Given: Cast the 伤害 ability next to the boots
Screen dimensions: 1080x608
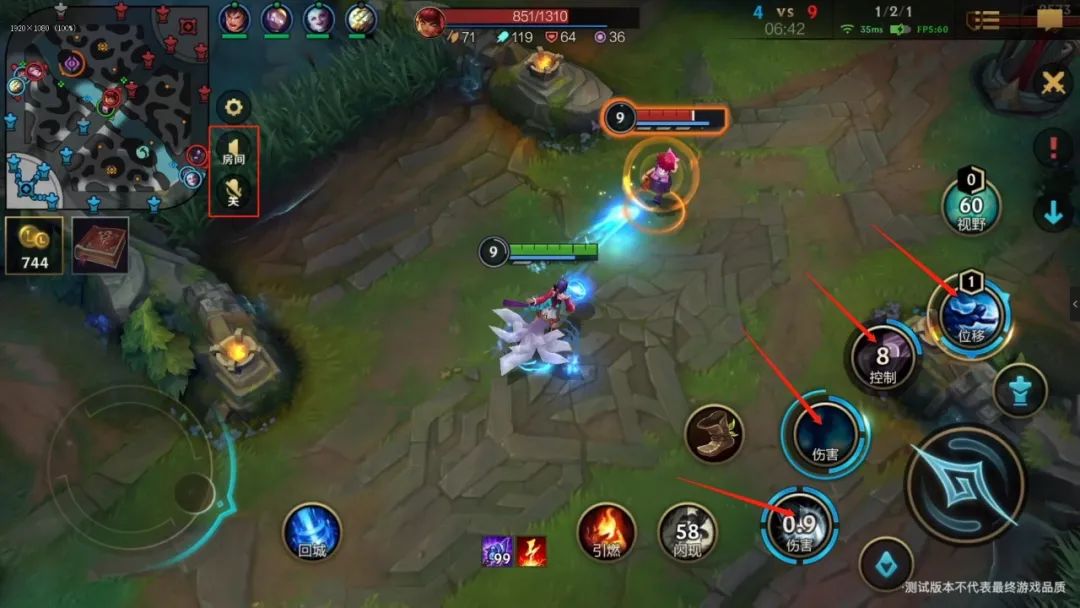Looking at the screenshot, I should (x=825, y=434).
